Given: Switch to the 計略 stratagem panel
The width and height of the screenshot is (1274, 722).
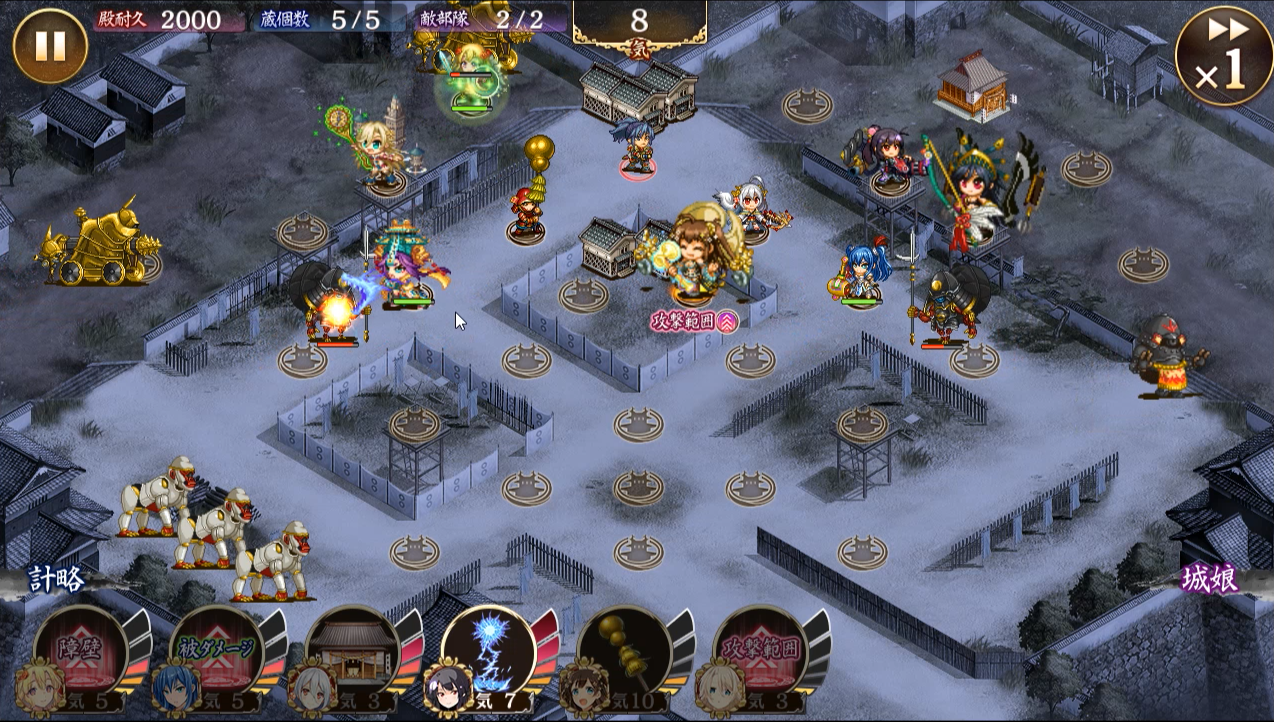Looking at the screenshot, I should [57, 579].
